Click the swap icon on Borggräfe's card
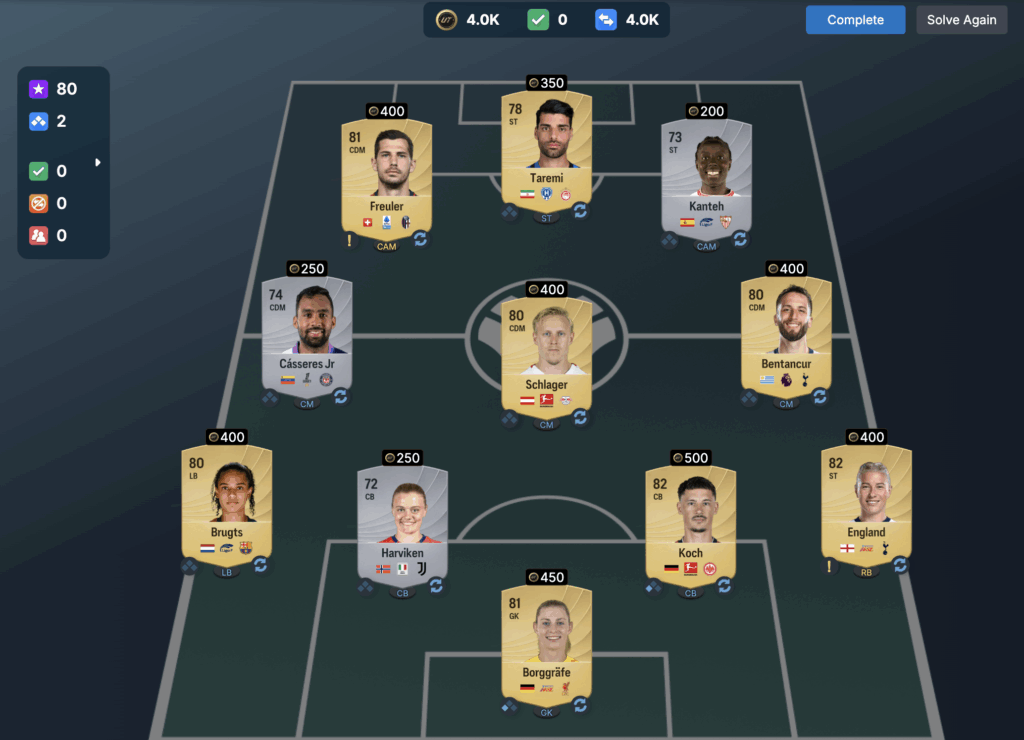Screen dimensions: 1024x740 (x=580, y=705)
